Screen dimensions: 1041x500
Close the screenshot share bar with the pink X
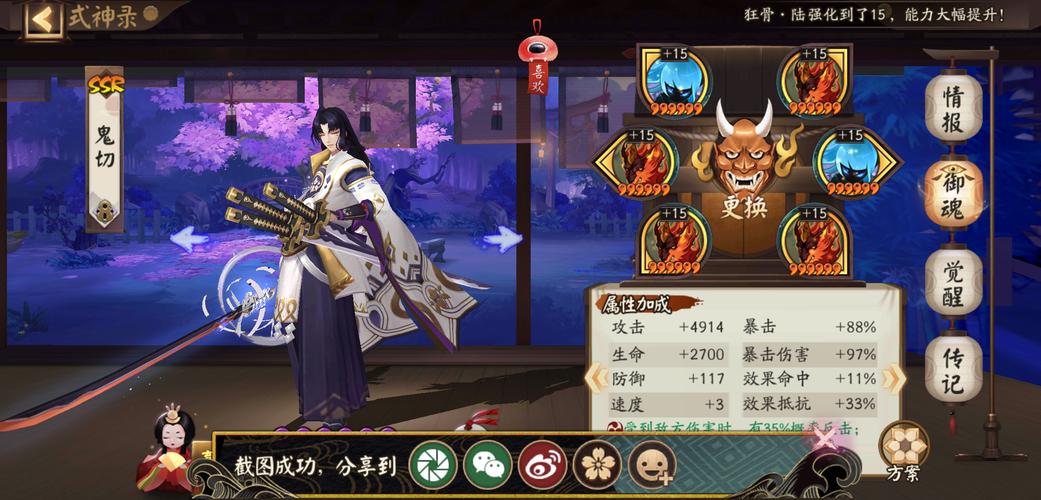(x=825, y=438)
